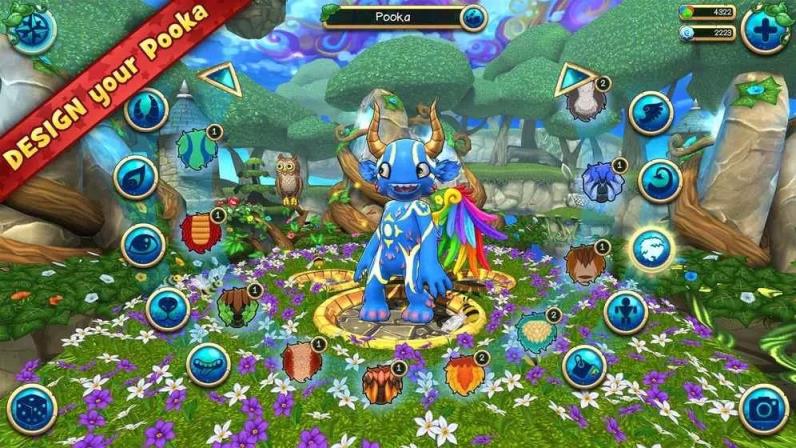796x448 pixels.
Task: Edit the Pooka name field
Action: coord(400,17)
